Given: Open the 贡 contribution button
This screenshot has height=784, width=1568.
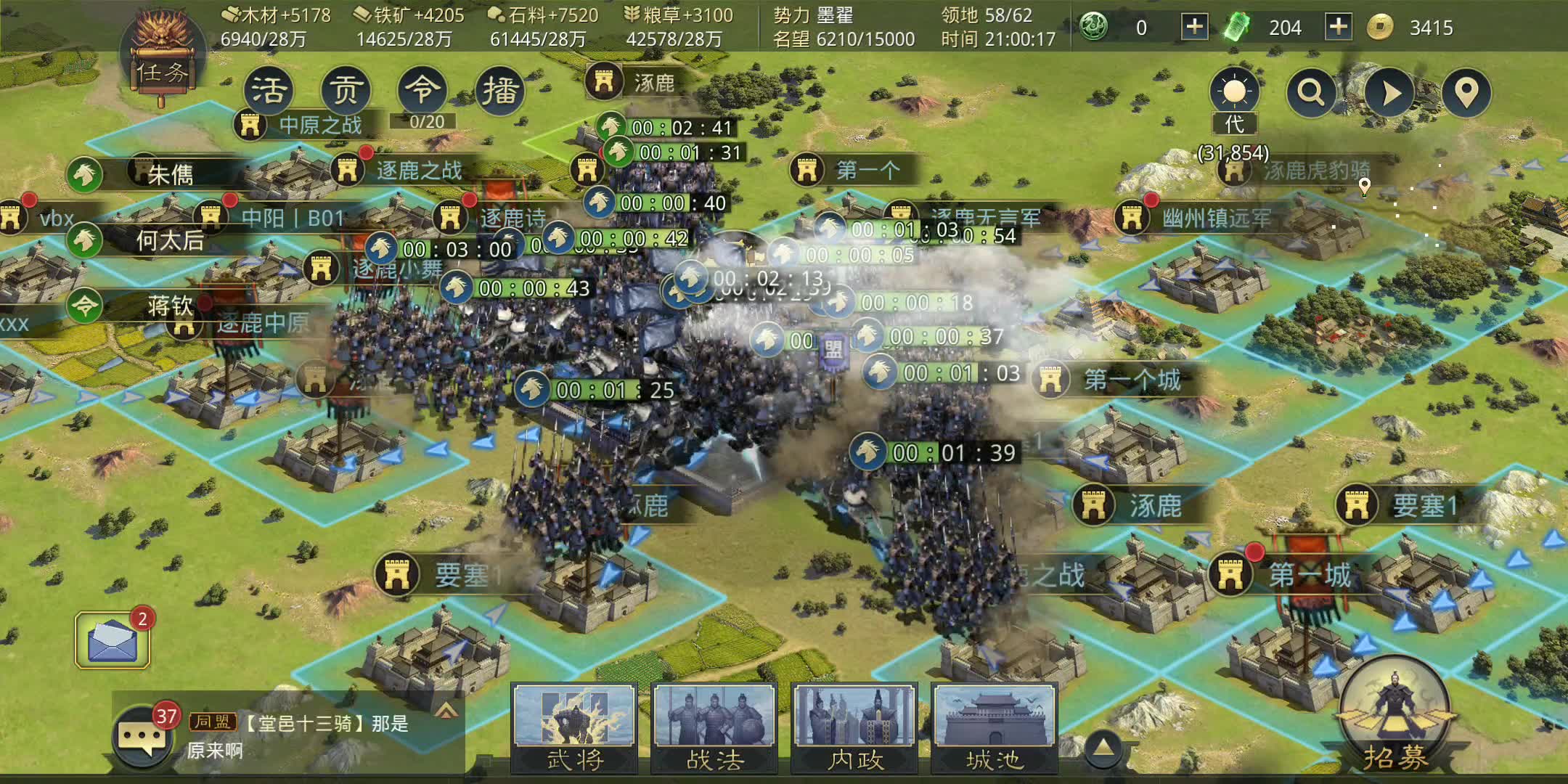Looking at the screenshot, I should pyautogui.click(x=346, y=91).
